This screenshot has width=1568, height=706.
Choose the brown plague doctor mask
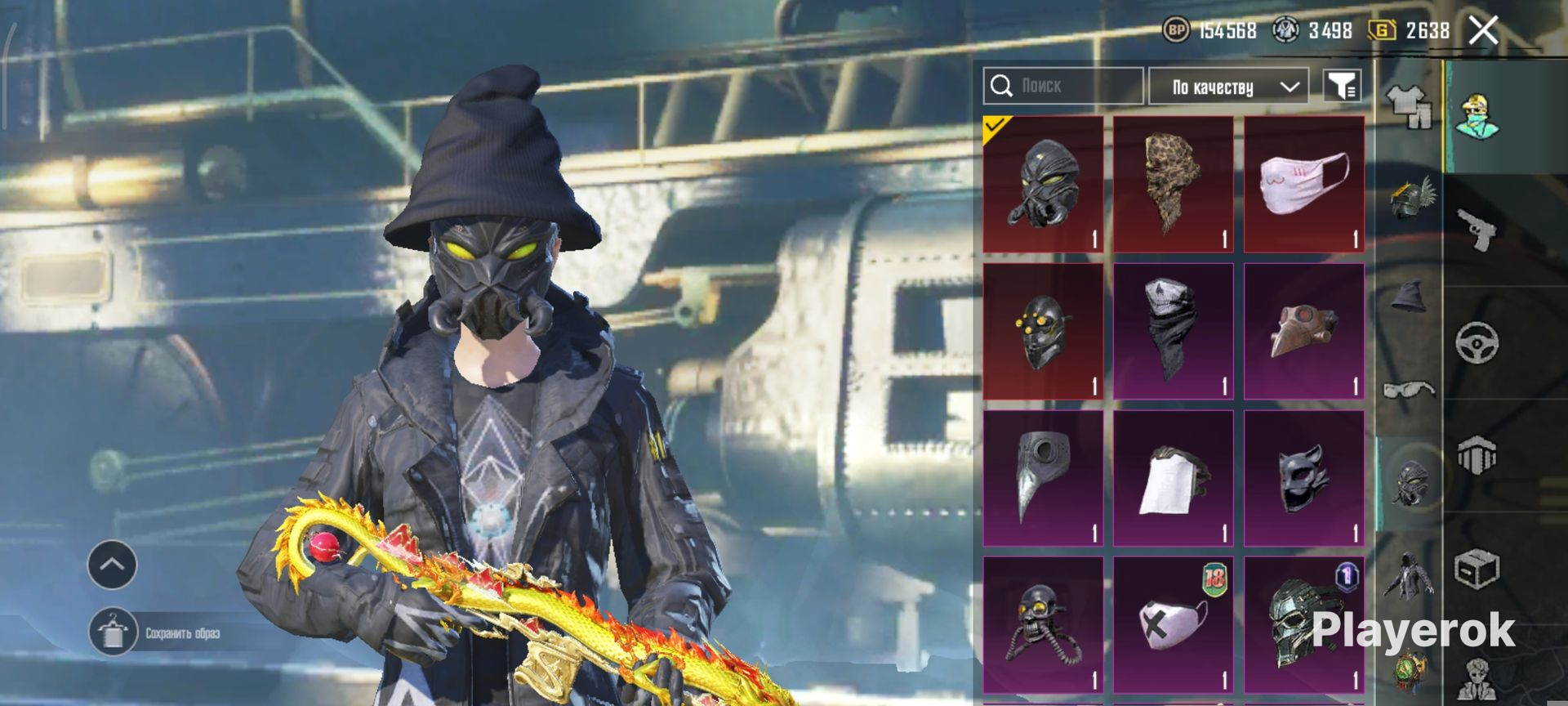[1303, 331]
